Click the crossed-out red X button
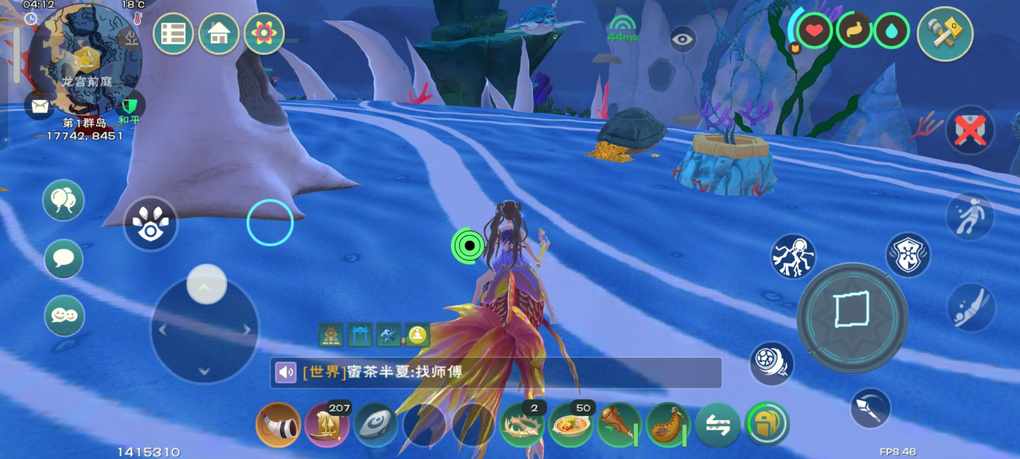 [968, 132]
